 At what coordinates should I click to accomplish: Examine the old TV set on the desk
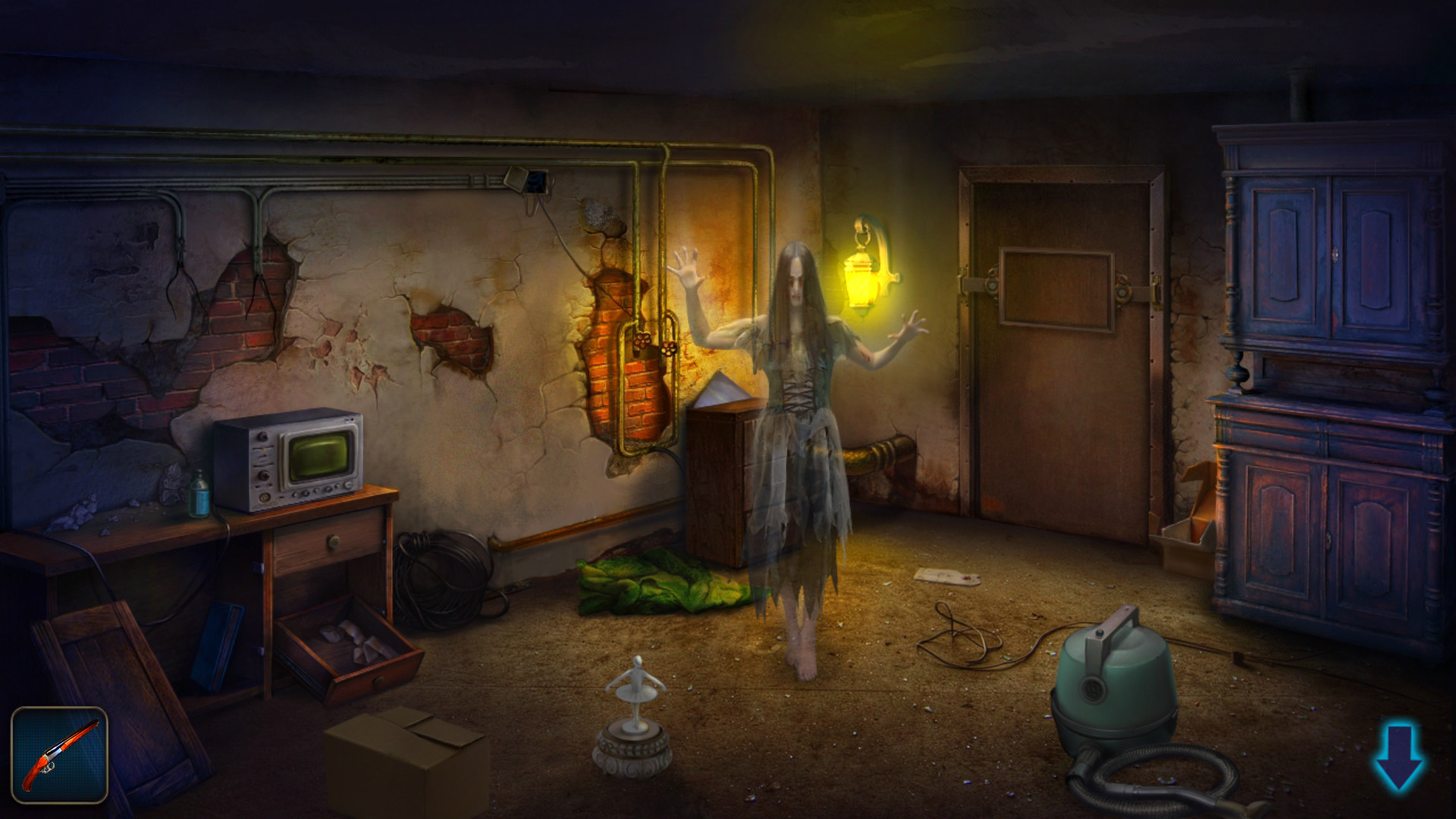pyautogui.click(x=292, y=455)
